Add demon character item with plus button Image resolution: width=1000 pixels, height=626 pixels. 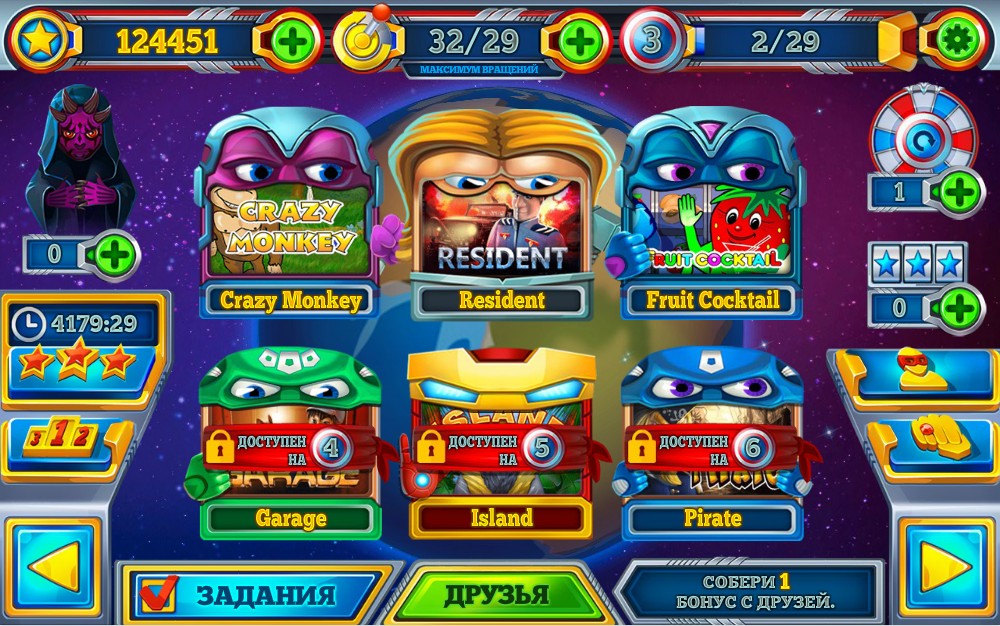pyautogui.click(x=115, y=255)
